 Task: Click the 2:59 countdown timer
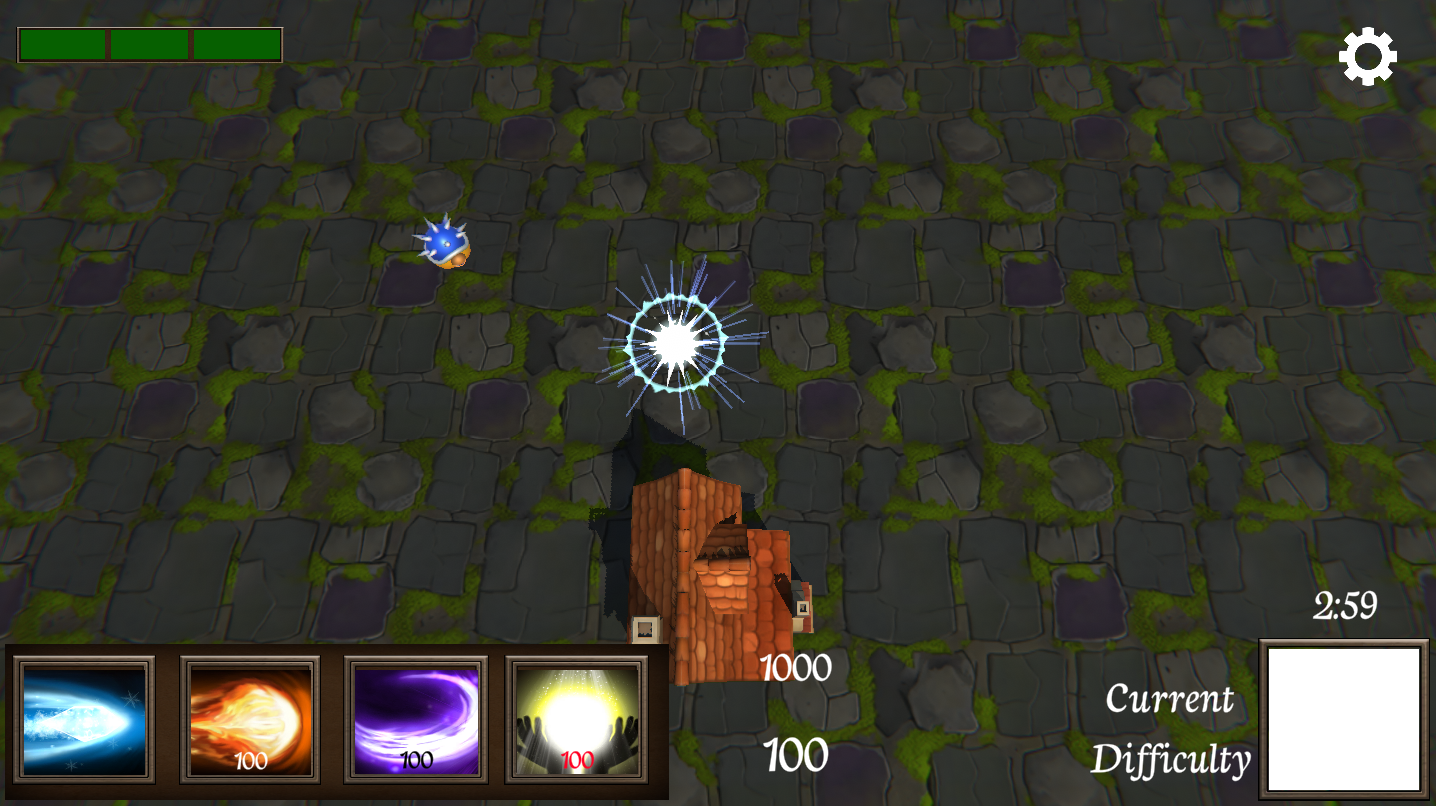click(x=1344, y=604)
